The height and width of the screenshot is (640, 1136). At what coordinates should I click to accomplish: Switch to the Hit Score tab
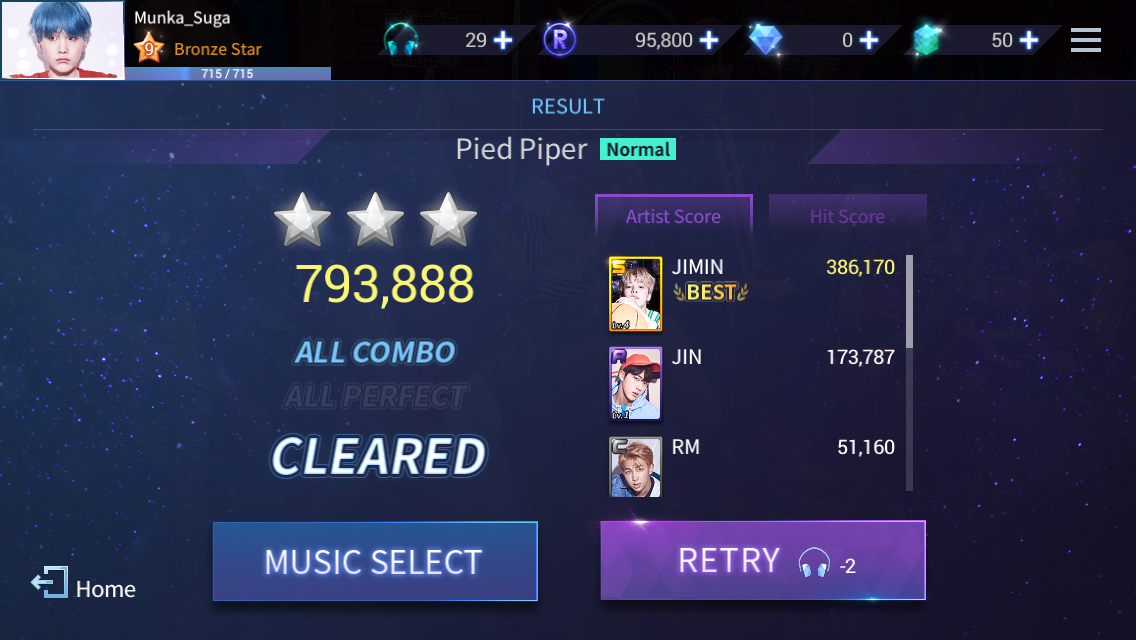point(847,216)
